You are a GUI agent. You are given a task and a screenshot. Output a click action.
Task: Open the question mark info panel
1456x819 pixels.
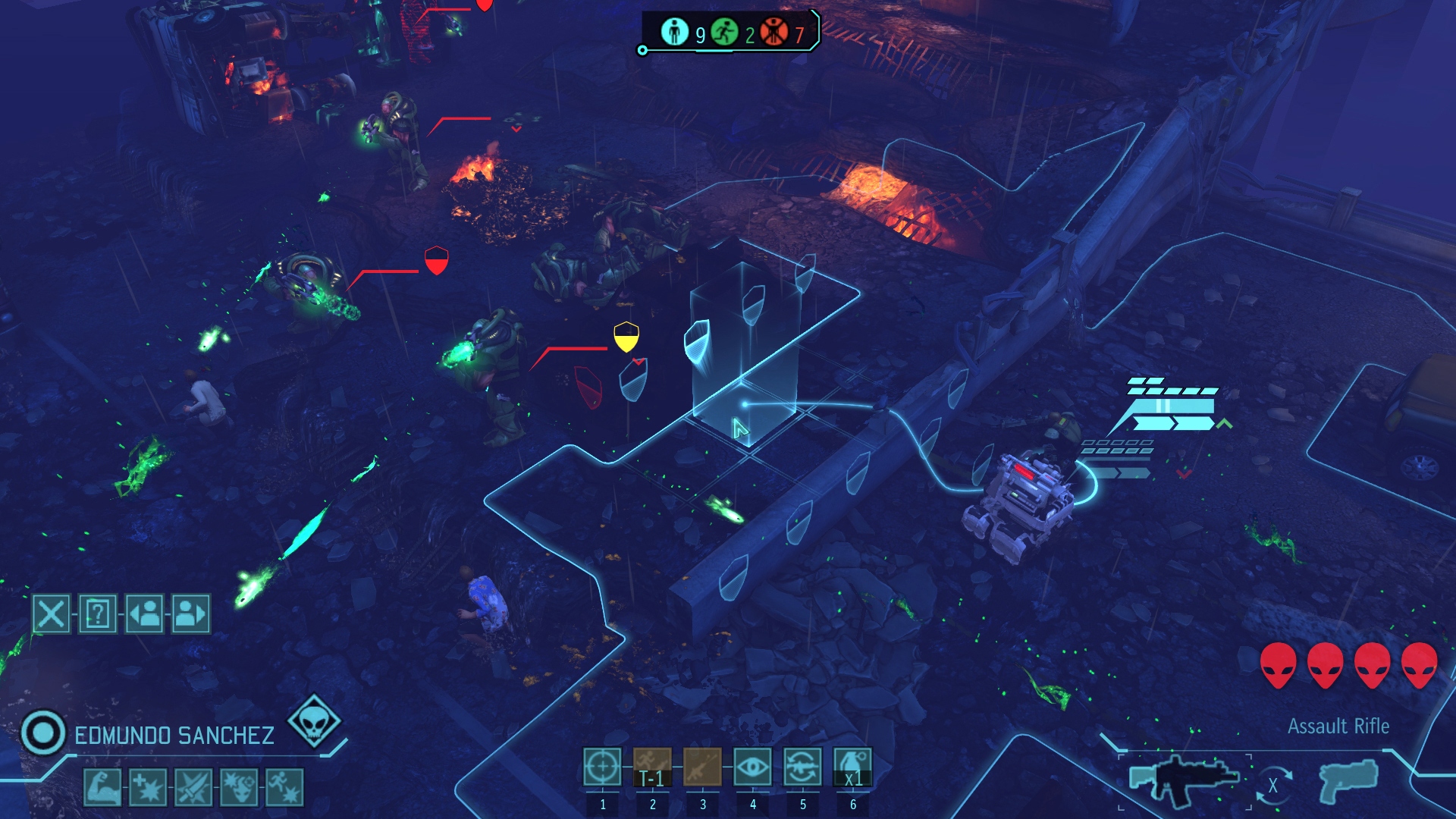[98, 613]
